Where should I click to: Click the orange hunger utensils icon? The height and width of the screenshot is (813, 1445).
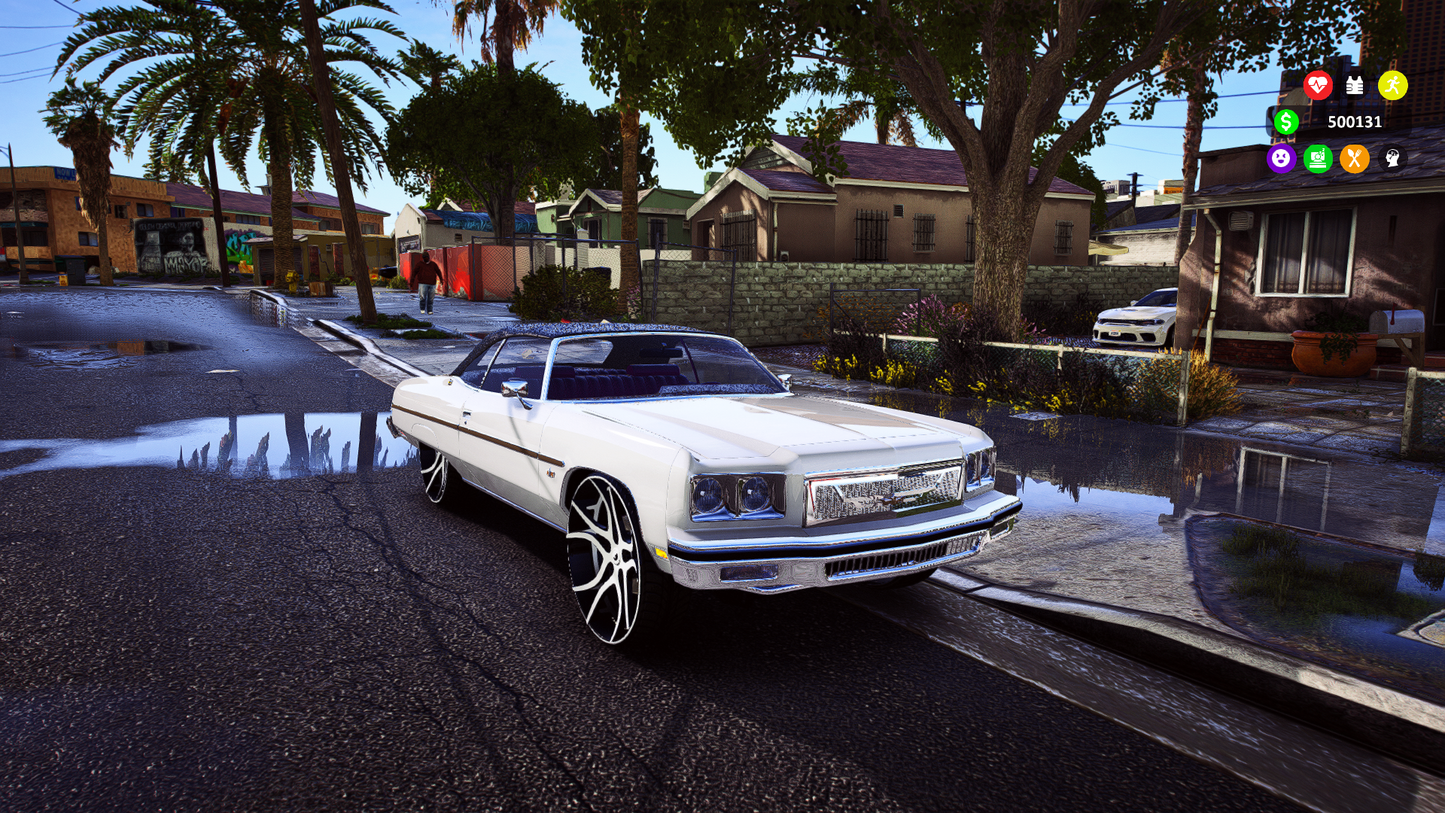click(1354, 158)
